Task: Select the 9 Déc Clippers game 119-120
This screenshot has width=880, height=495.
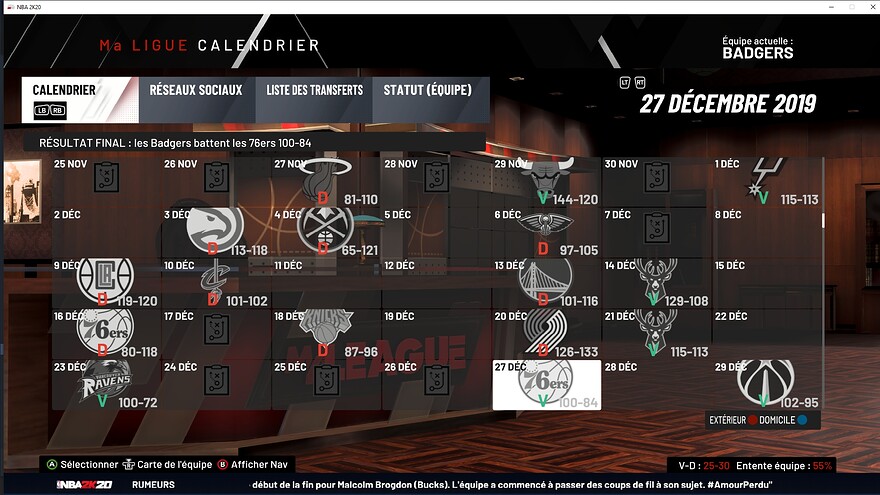Action: pyautogui.click(x=106, y=282)
